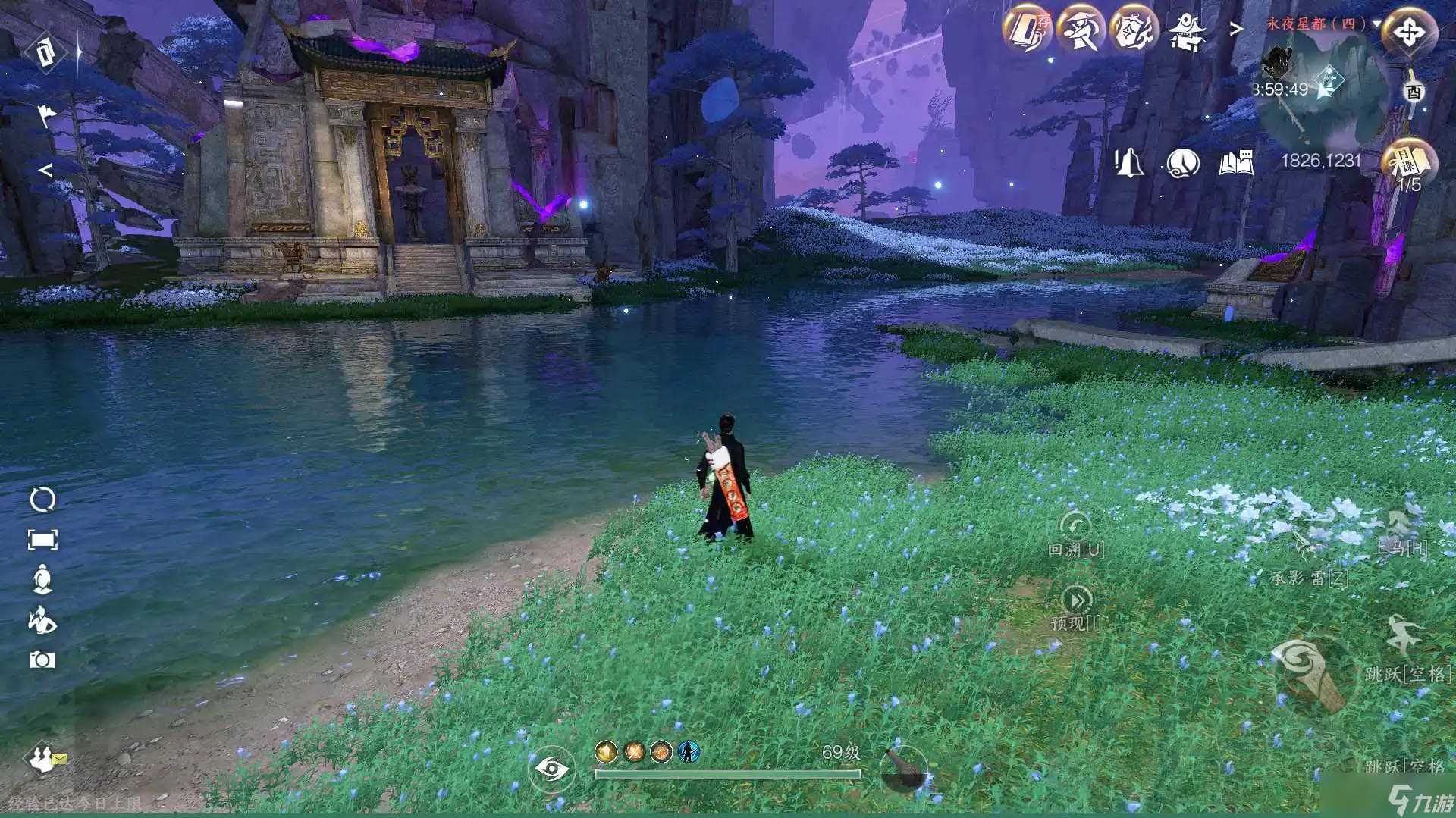Screen dimensions: 1456x818
Task: Expand the top icon row arrow
Action: [x=1236, y=29]
